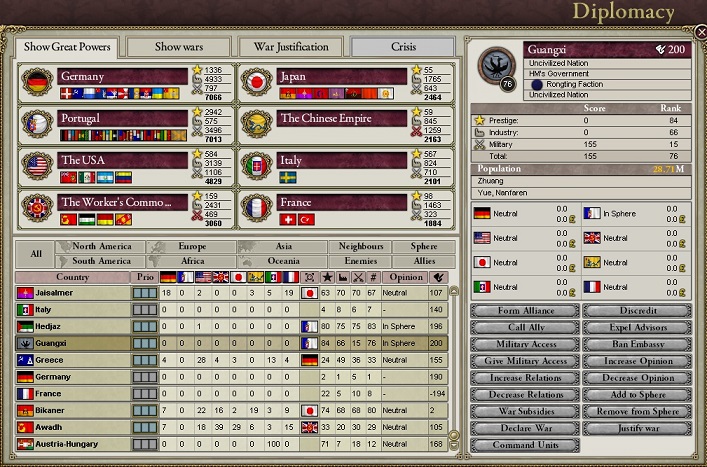This screenshot has width=707, height=467.
Task: Choose Increase Relations action
Action: [524, 379]
